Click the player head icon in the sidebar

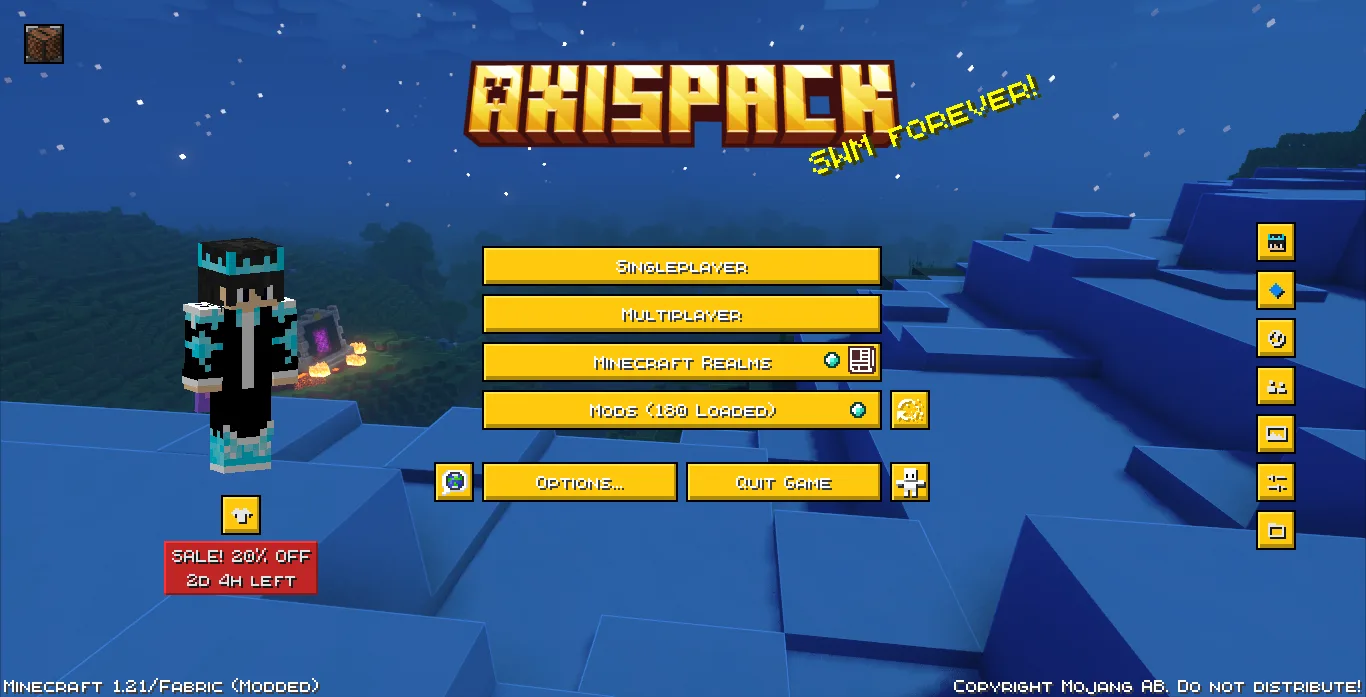click(x=1276, y=242)
